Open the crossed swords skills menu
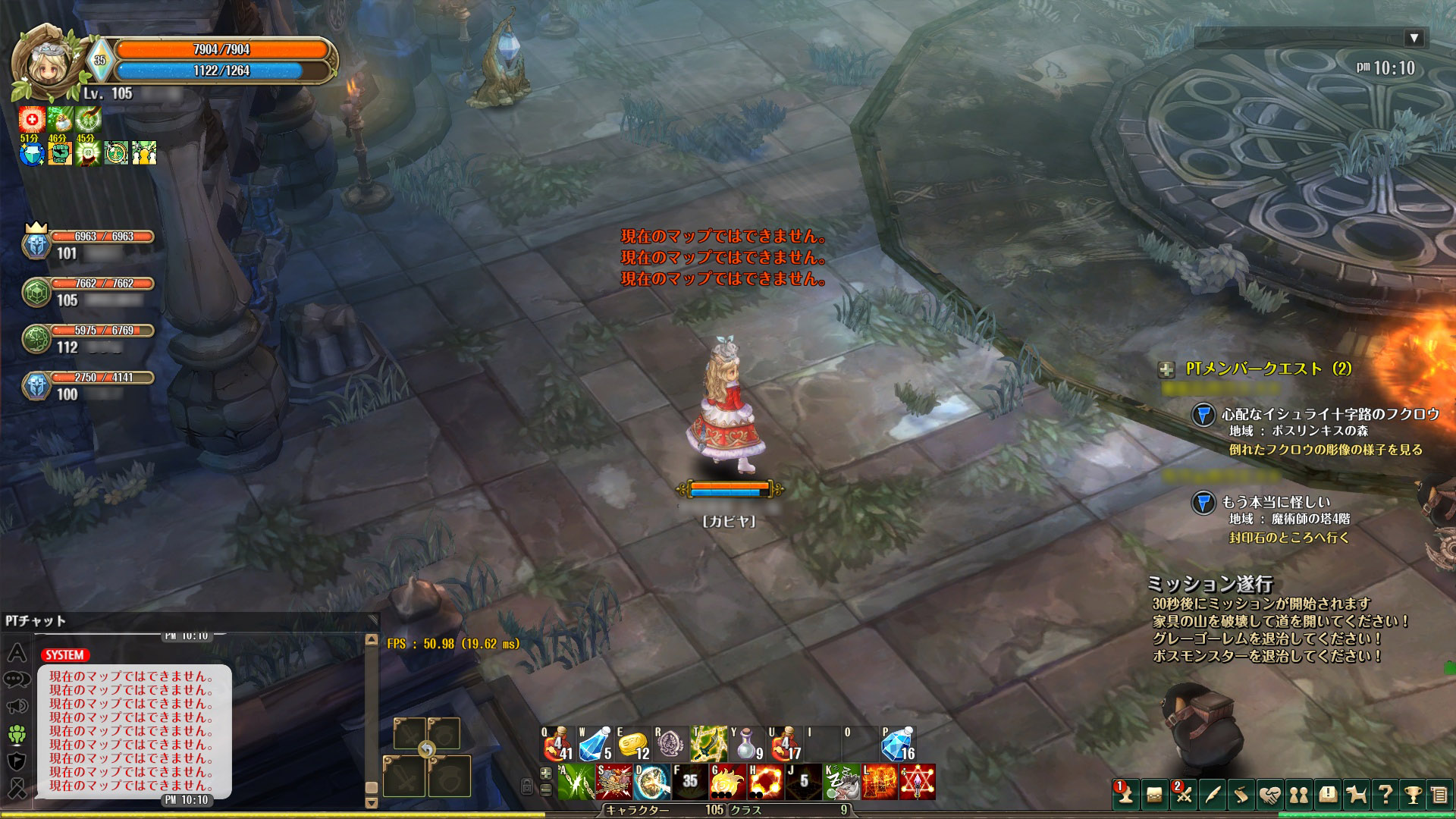The height and width of the screenshot is (819, 1456). point(1183,794)
